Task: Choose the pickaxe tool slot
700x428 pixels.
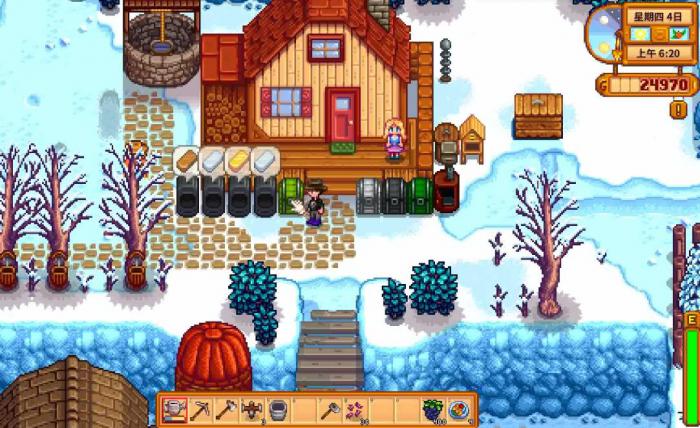Action: [201, 409]
